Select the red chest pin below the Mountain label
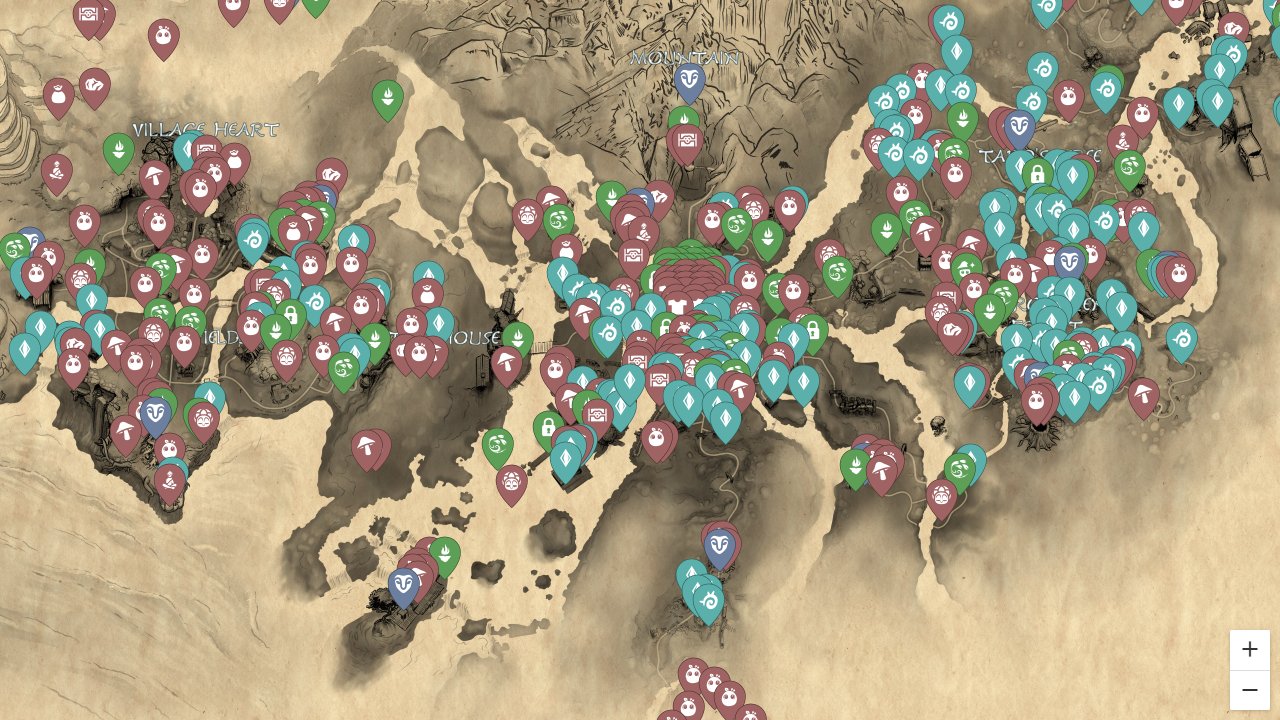This screenshot has height=720, width=1280. click(x=687, y=139)
